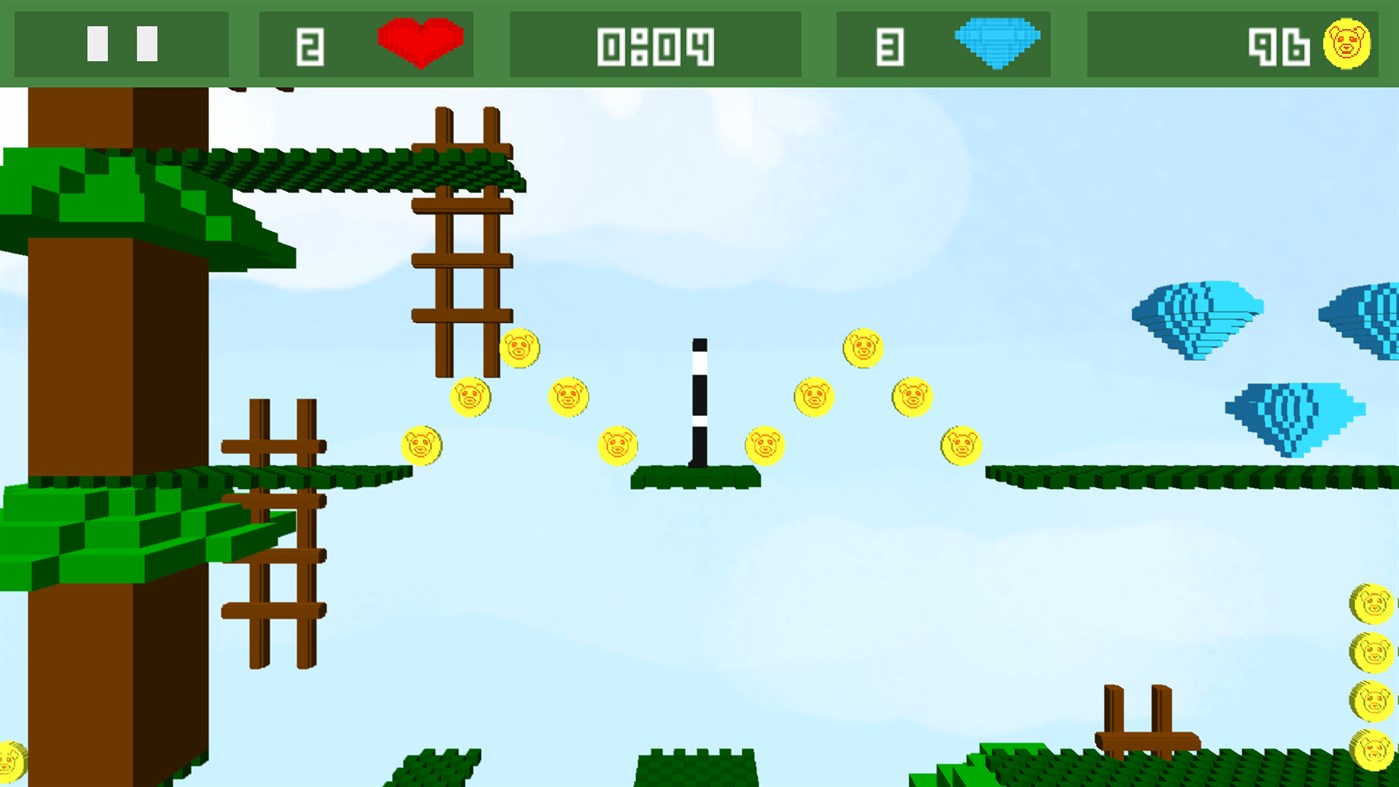1399x787 pixels.
Task: Click the pig coin icon in the HUD
Action: 1346,42
